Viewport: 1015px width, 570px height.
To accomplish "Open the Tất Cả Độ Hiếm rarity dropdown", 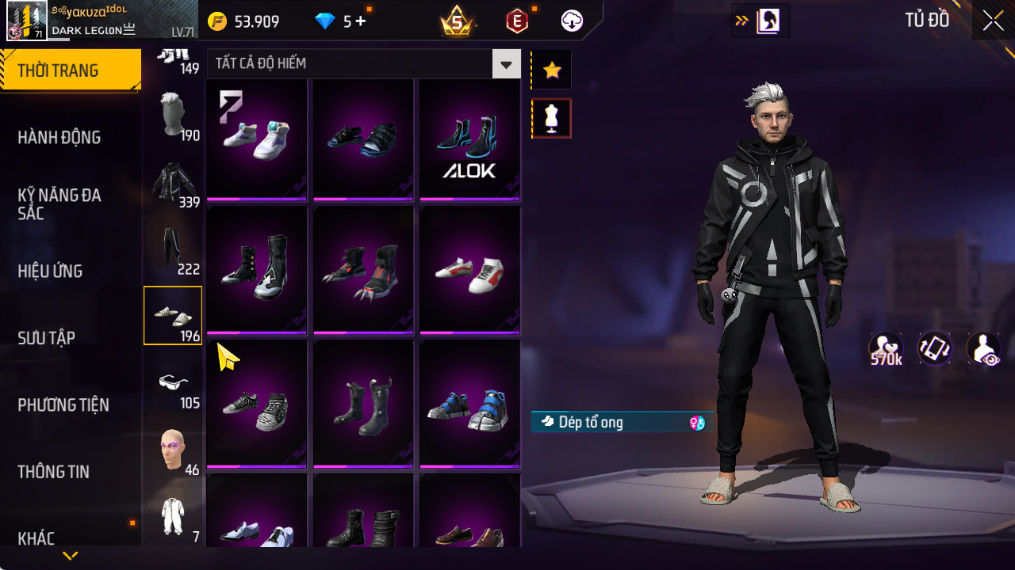I will (505, 64).
